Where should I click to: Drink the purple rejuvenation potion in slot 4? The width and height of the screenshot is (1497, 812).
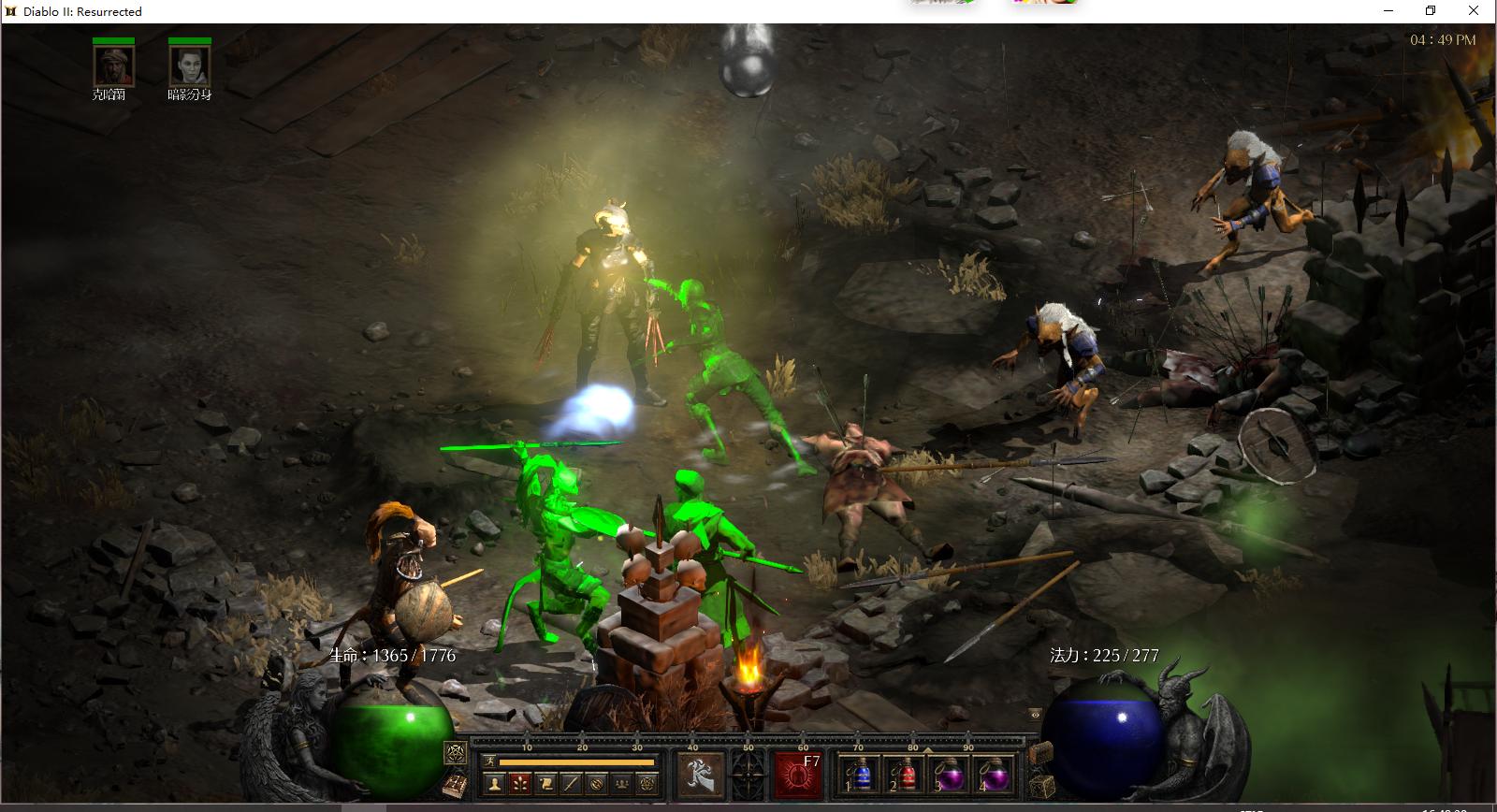click(x=993, y=776)
